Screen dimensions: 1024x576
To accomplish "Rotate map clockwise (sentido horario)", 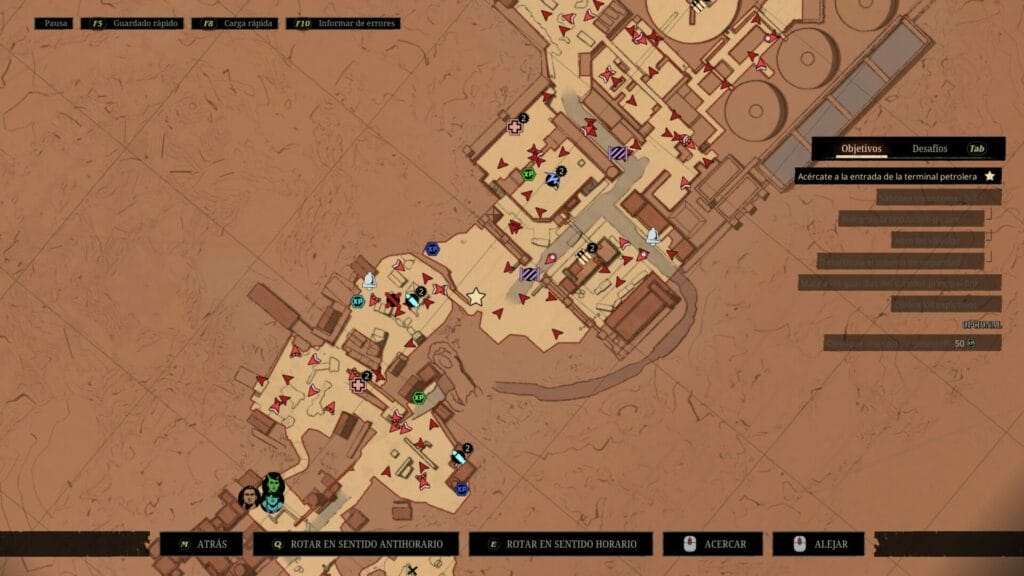I will 561,544.
